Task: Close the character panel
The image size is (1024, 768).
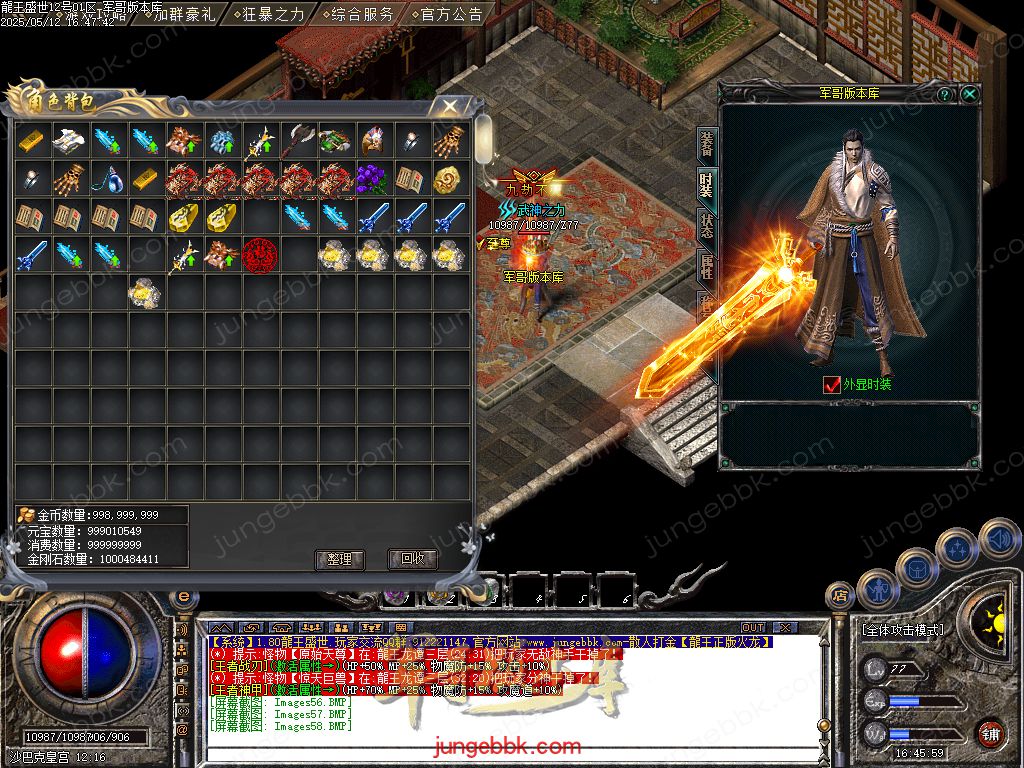Action: point(969,94)
